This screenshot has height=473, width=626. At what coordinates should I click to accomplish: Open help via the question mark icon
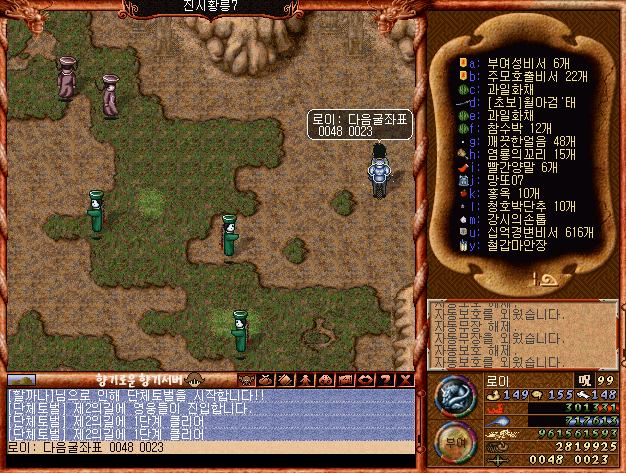pos(388,380)
